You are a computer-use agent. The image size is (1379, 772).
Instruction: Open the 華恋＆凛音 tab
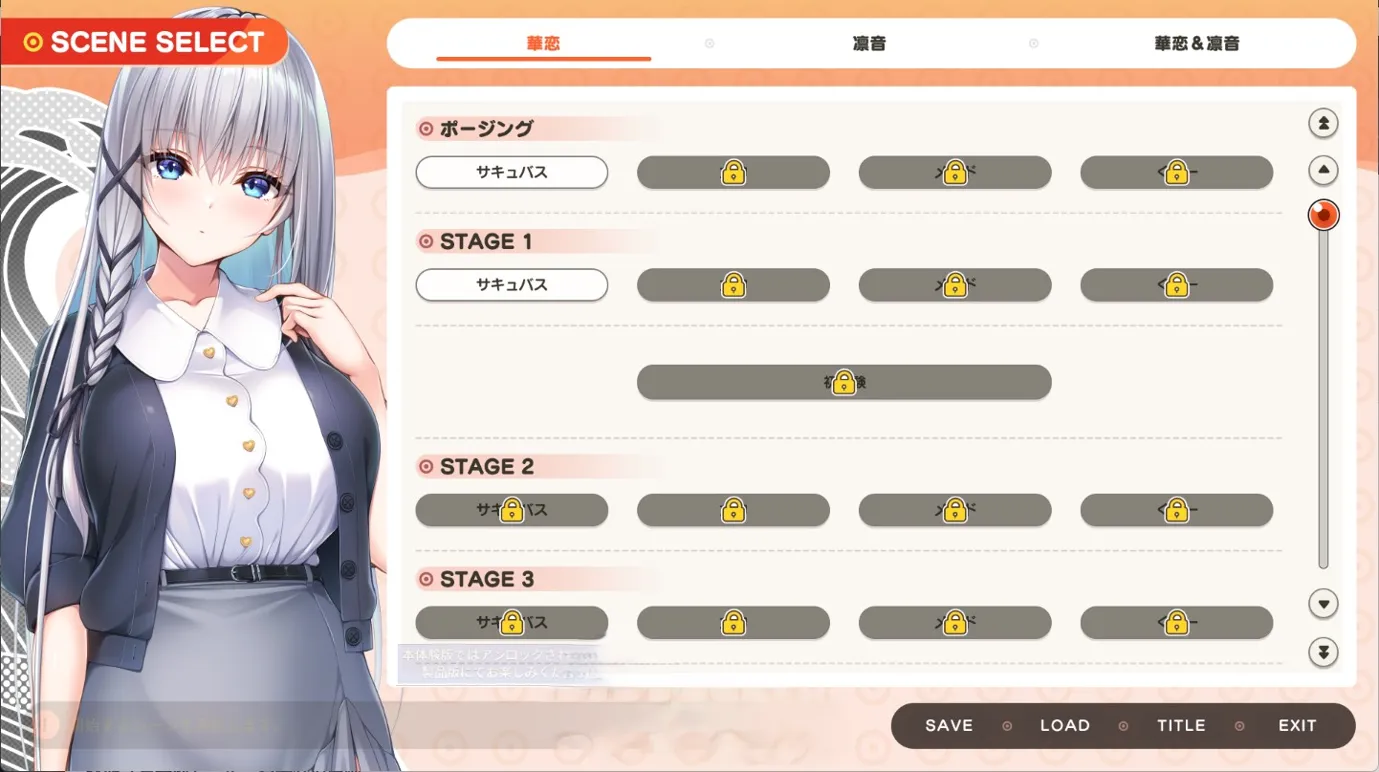tap(1195, 43)
